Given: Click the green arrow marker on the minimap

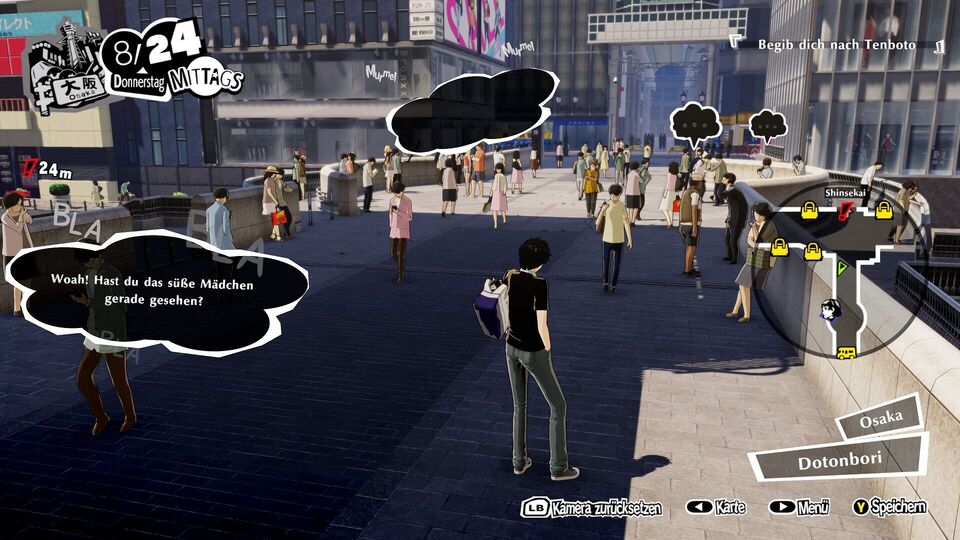Looking at the screenshot, I should pyautogui.click(x=842, y=267).
